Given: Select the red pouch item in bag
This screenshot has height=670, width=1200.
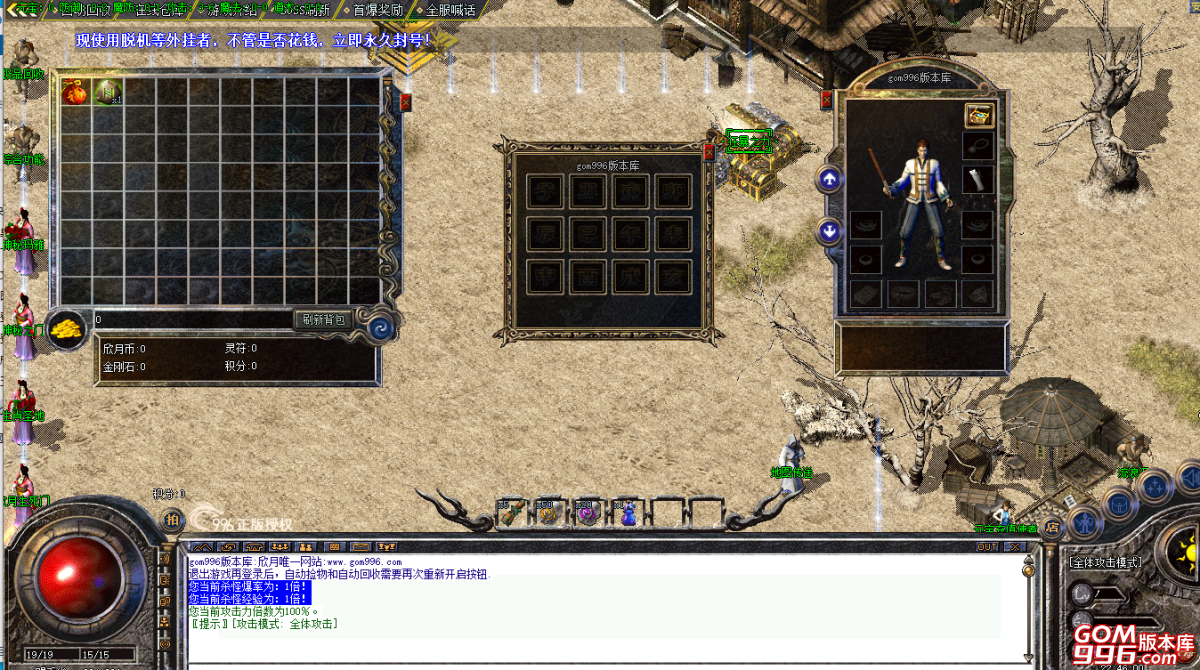Looking at the screenshot, I should (74, 93).
